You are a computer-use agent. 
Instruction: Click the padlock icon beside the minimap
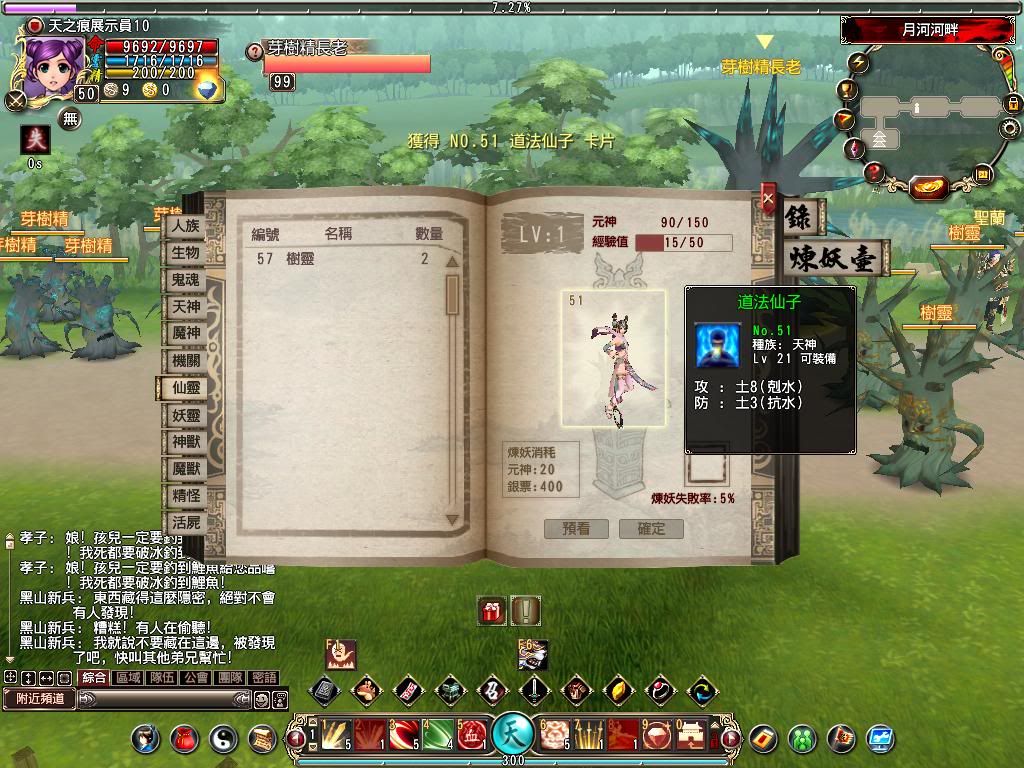pyautogui.click(x=1012, y=103)
